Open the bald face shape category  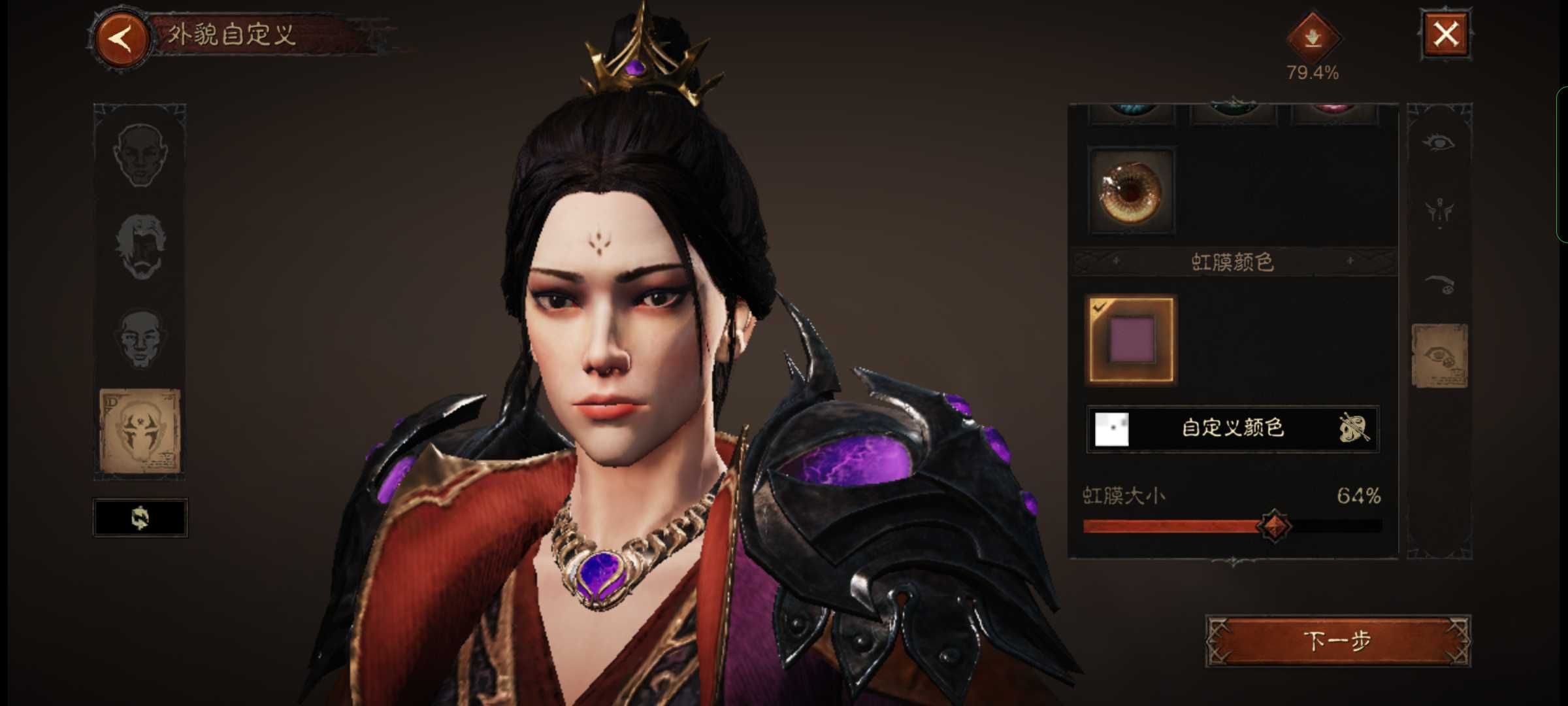pos(140,155)
